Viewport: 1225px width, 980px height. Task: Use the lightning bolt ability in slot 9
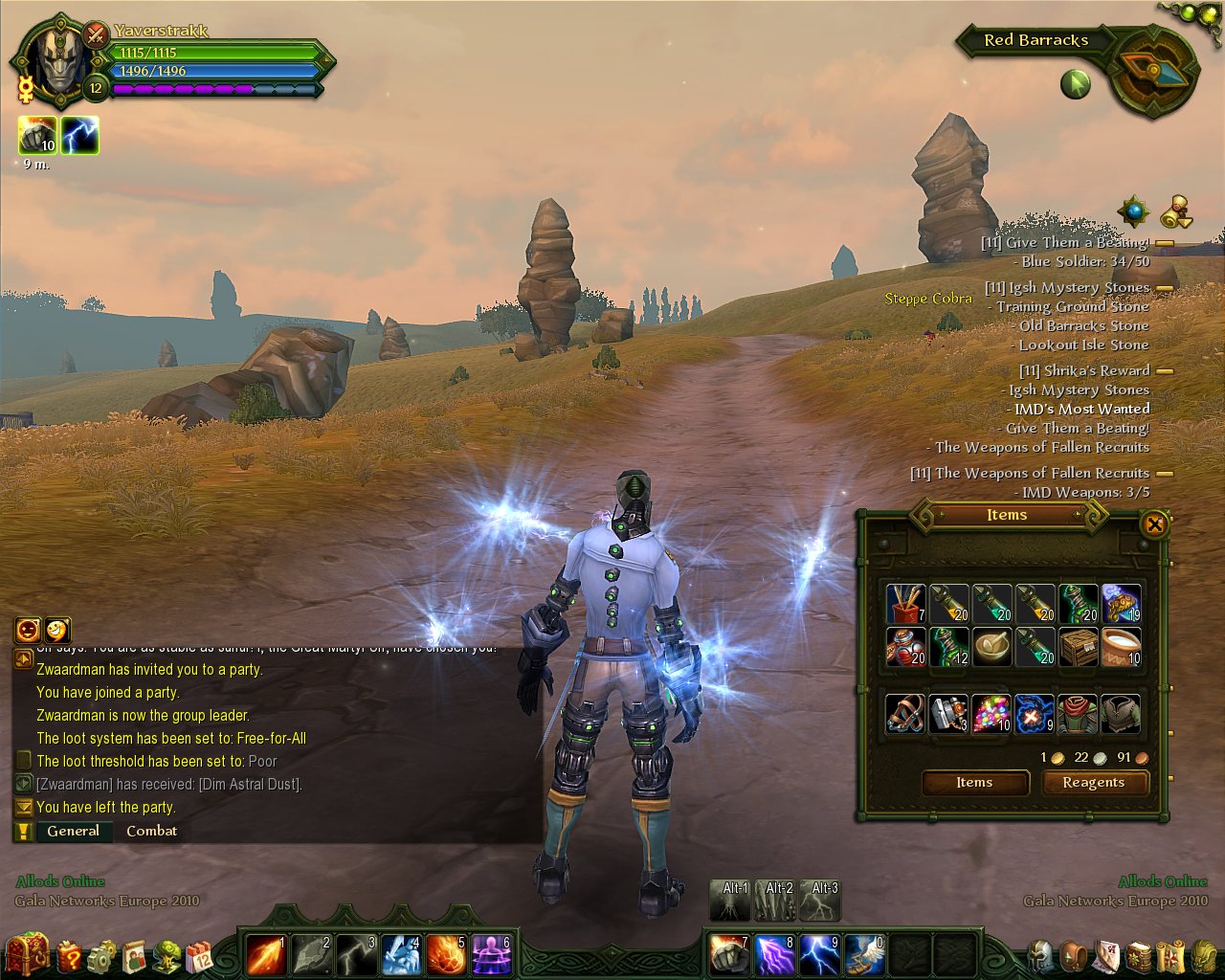tap(820, 954)
